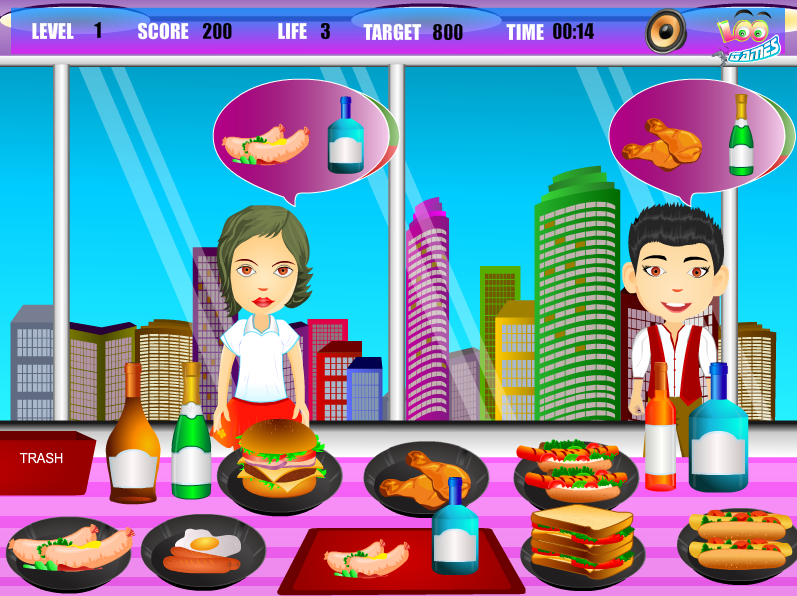Choose the hamburger plate
797x596 pixels.
(x=279, y=464)
